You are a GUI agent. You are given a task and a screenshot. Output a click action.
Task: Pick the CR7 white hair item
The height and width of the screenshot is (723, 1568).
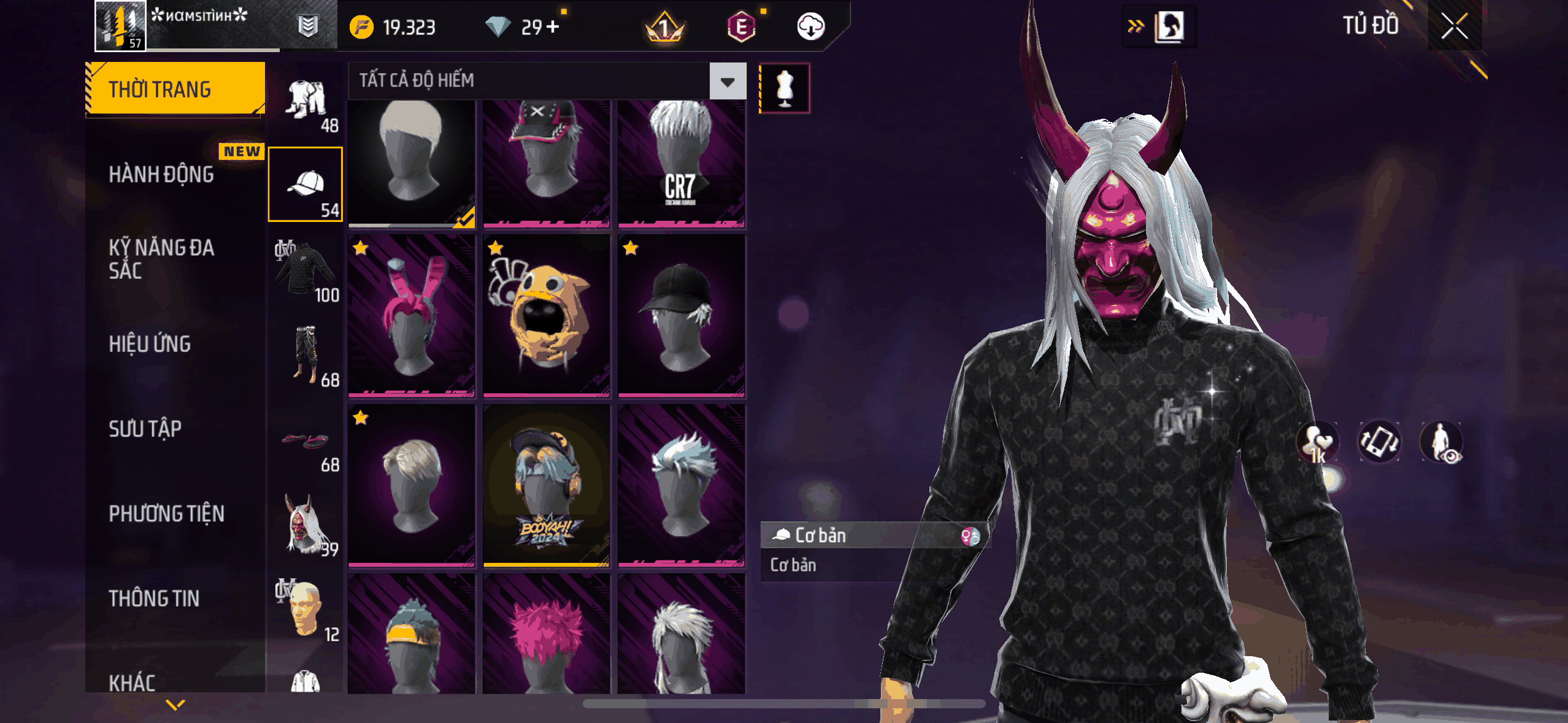pyautogui.click(x=681, y=163)
